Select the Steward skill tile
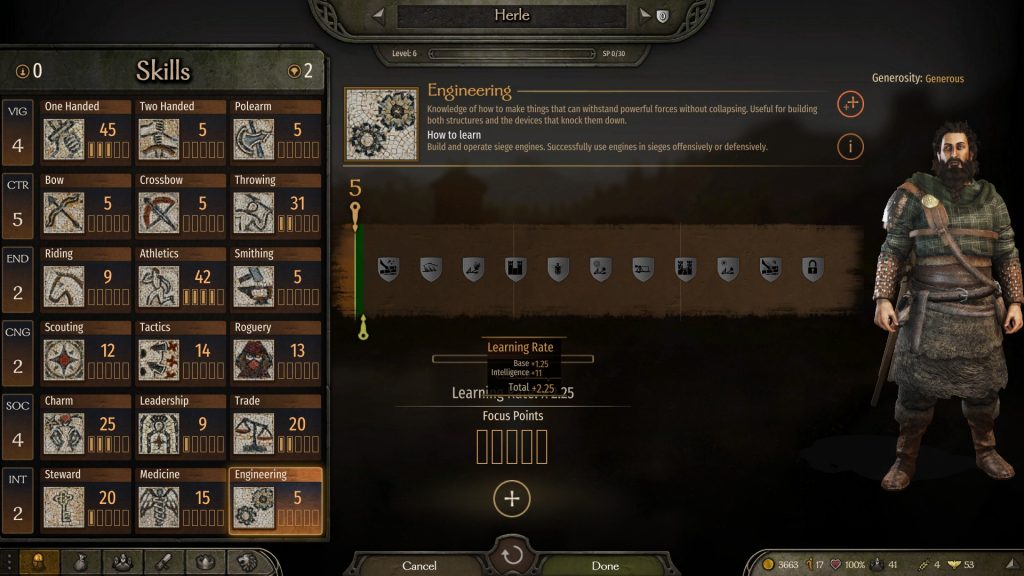Viewport: 1024px width, 576px height. click(86, 500)
